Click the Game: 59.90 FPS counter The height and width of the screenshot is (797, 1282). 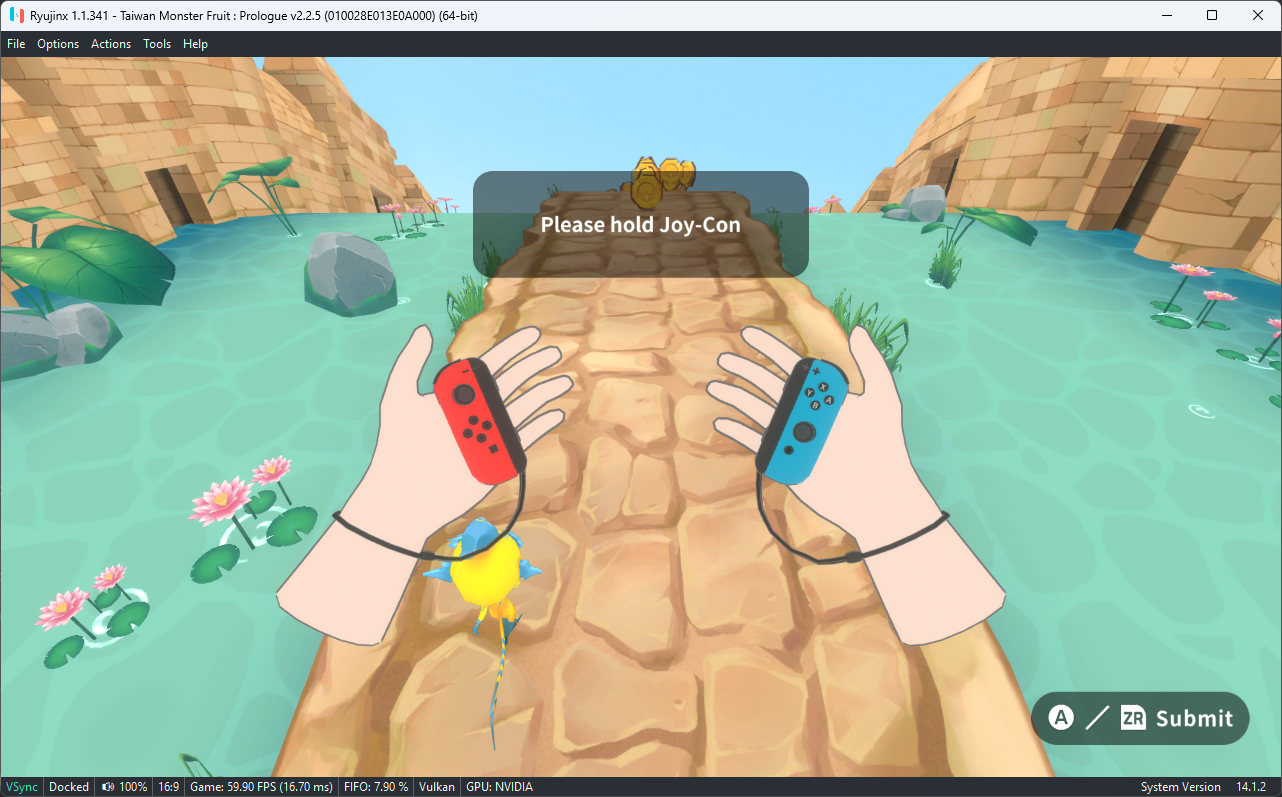[x=260, y=786]
